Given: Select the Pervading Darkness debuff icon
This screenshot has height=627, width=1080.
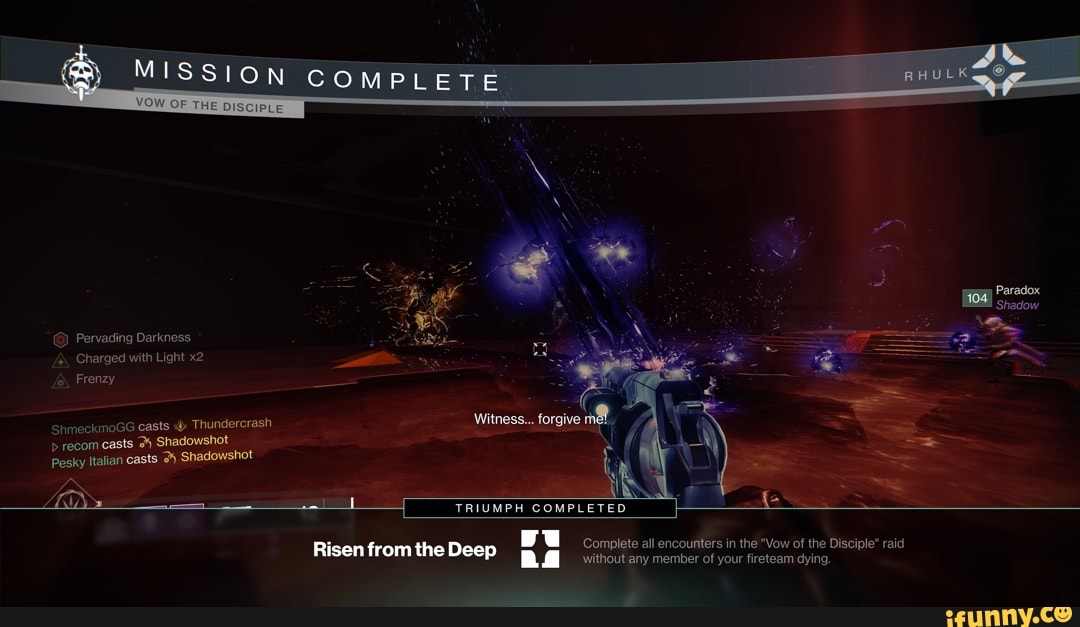Looking at the screenshot, I should [x=60, y=338].
